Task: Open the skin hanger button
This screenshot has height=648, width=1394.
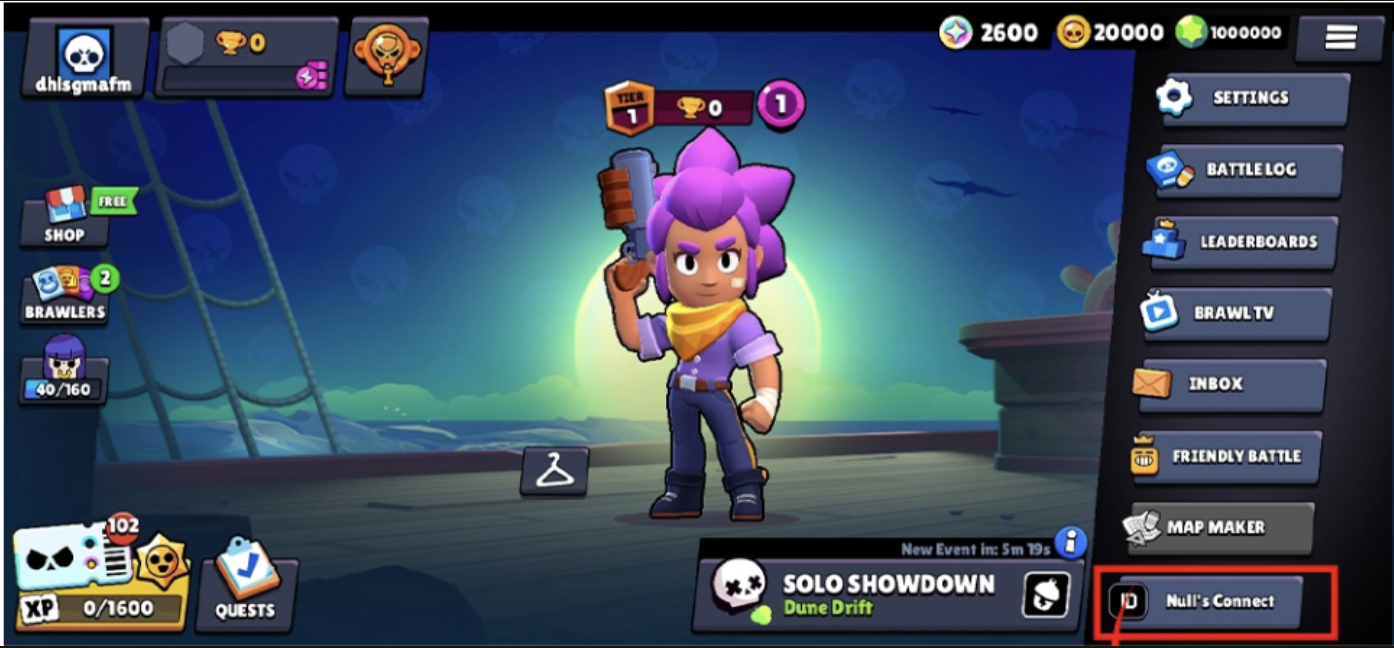Action: (555, 470)
